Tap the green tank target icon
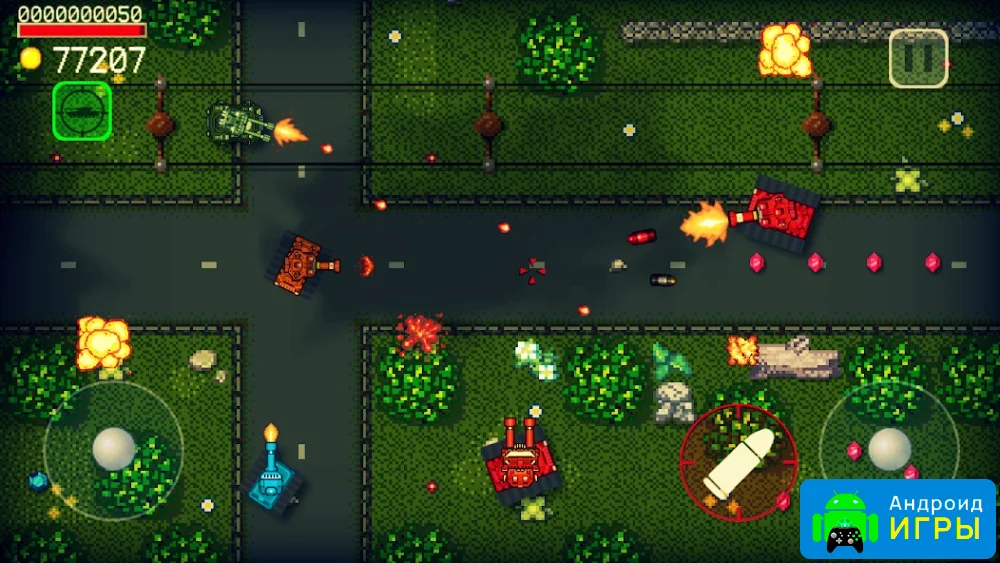This screenshot has width=1000, height=563. click(x=81, y=110)
